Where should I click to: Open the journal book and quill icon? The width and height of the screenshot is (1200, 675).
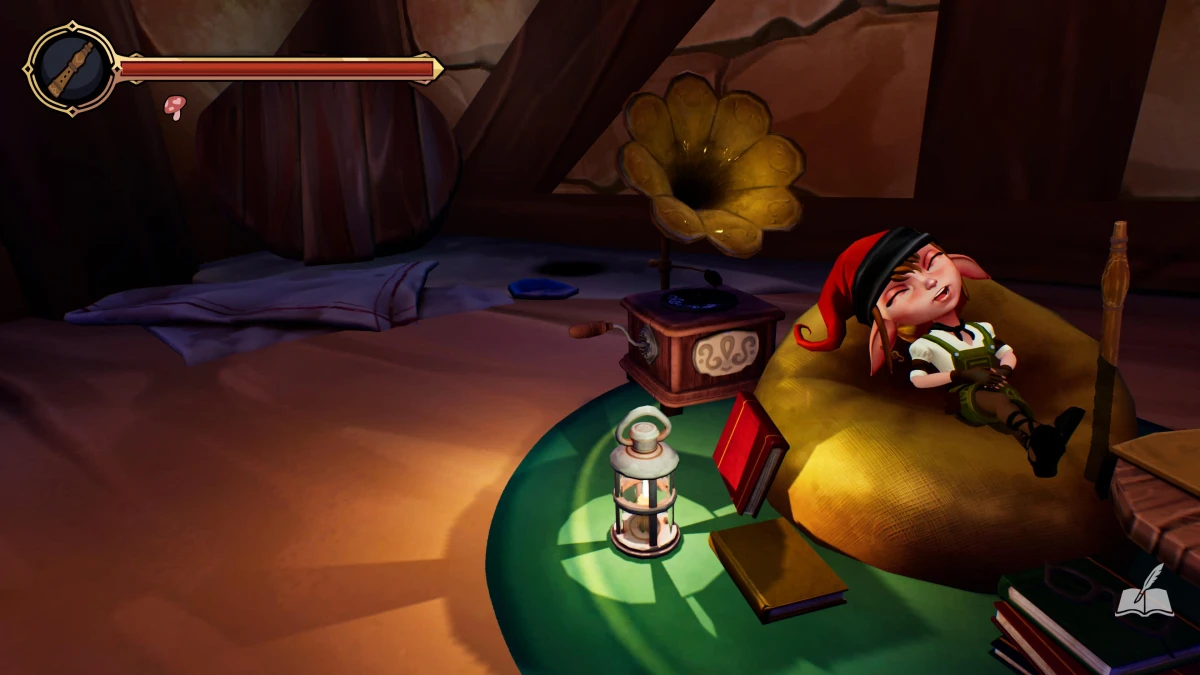click(x=1143, y=593)
